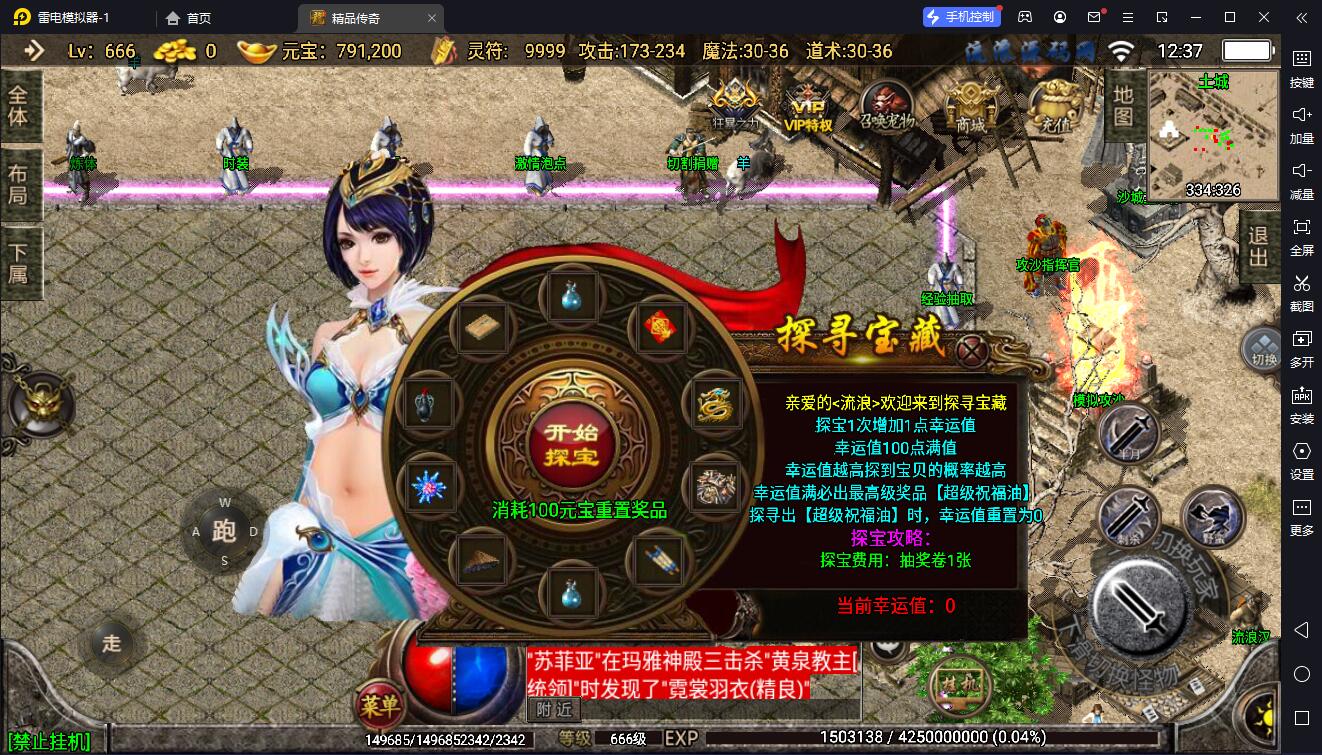The image size is (1322, 755).
Task: Enable 手机控制 phone control
Action: click(x=960, y=17)
